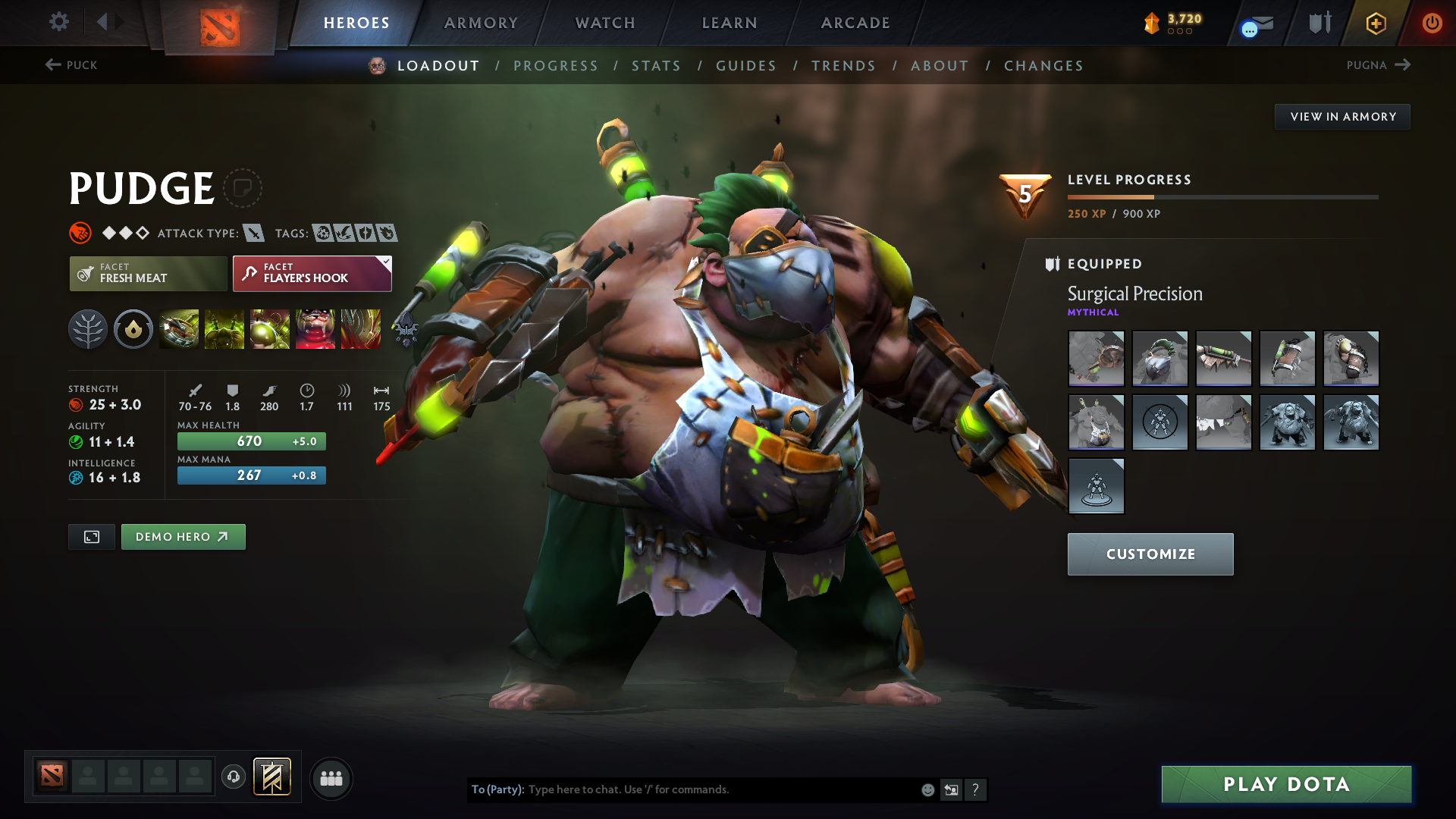Open the Rot ability icon
Image resolution: width=1456 pixels, height=819 pixels.
(224, 328)
